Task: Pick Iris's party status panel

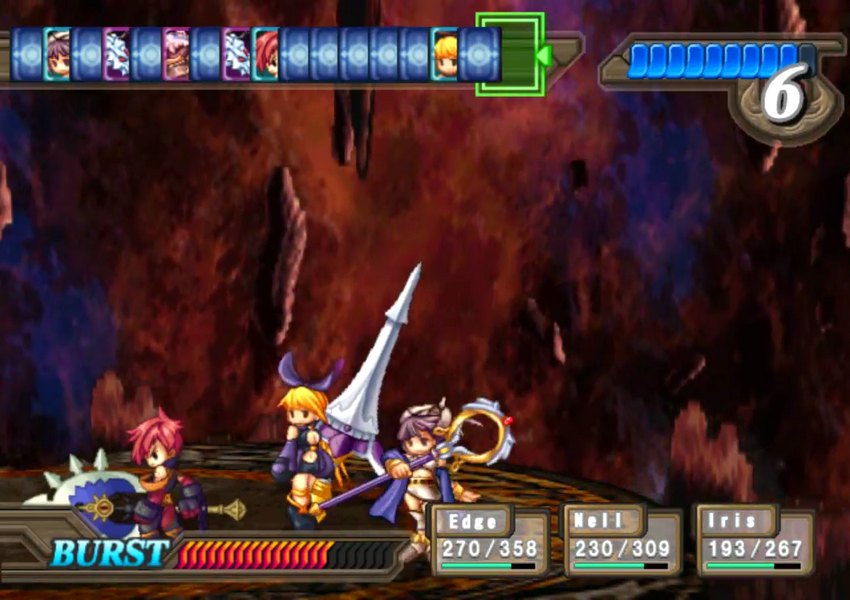Action: (x=754, y=541)
